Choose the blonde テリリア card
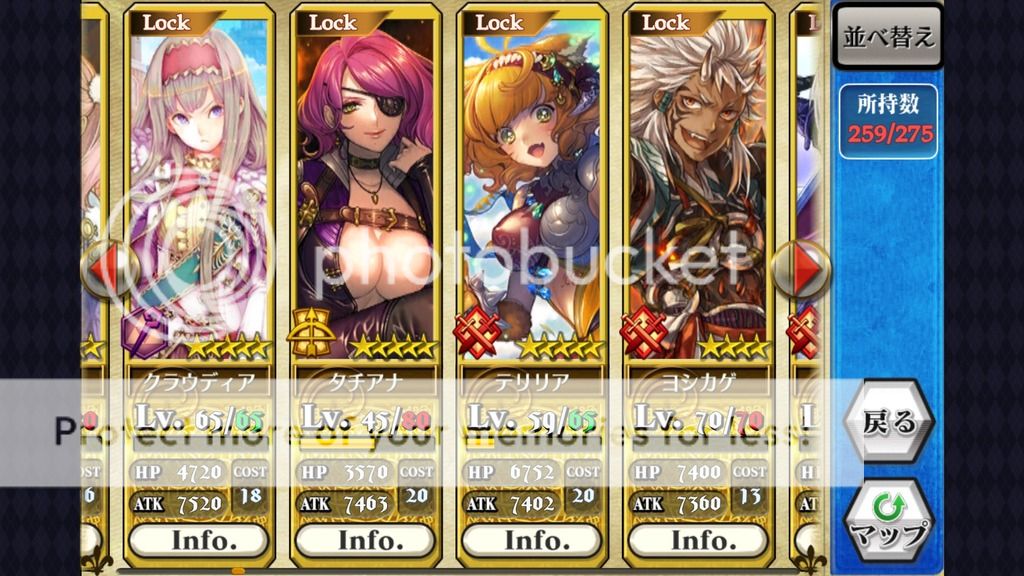1024x576 pixels. [x=532, y=190]
